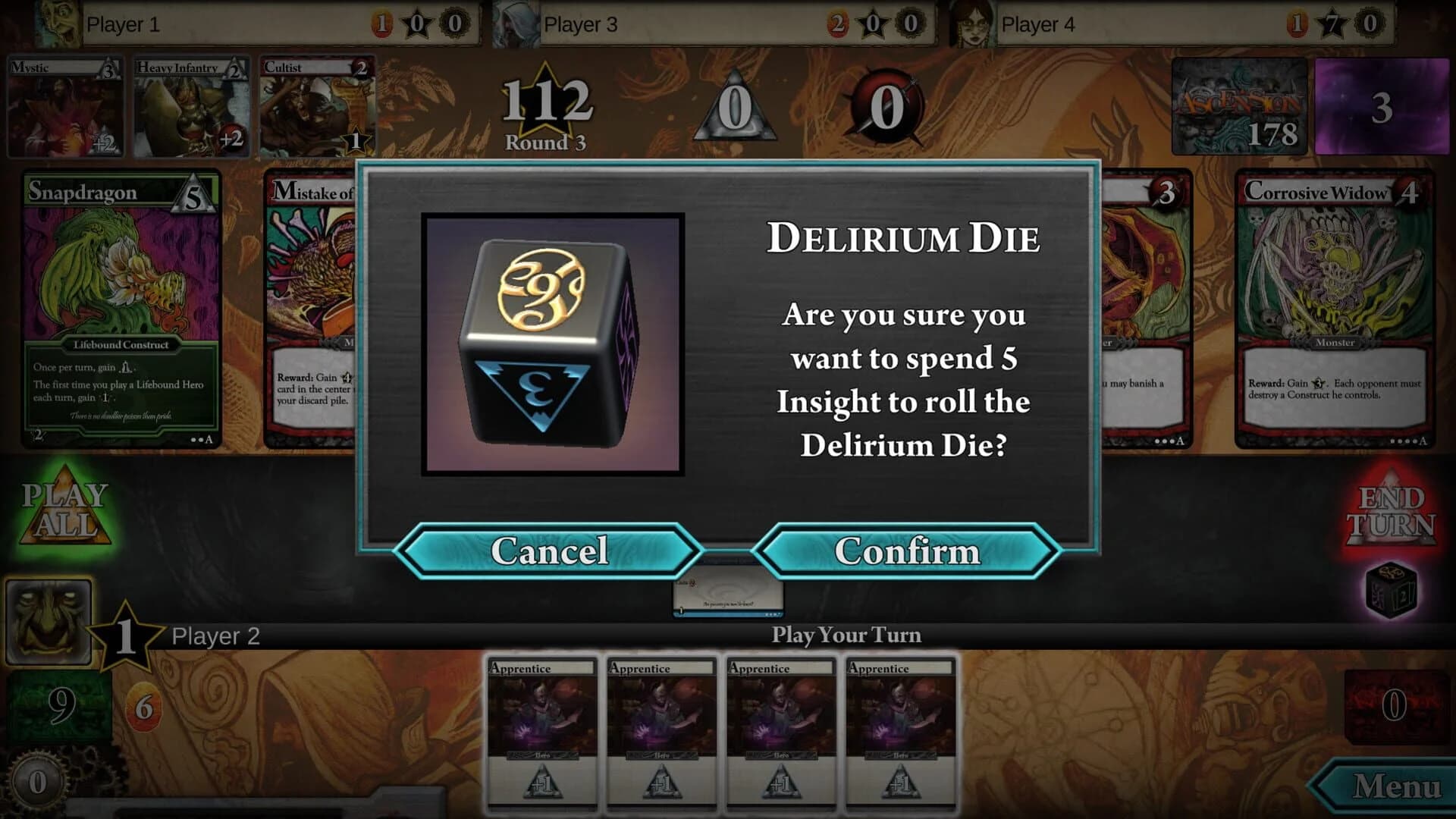Confirm spending 5 Insight to roll
The image size is (1456, 819).
pos(908,551)
